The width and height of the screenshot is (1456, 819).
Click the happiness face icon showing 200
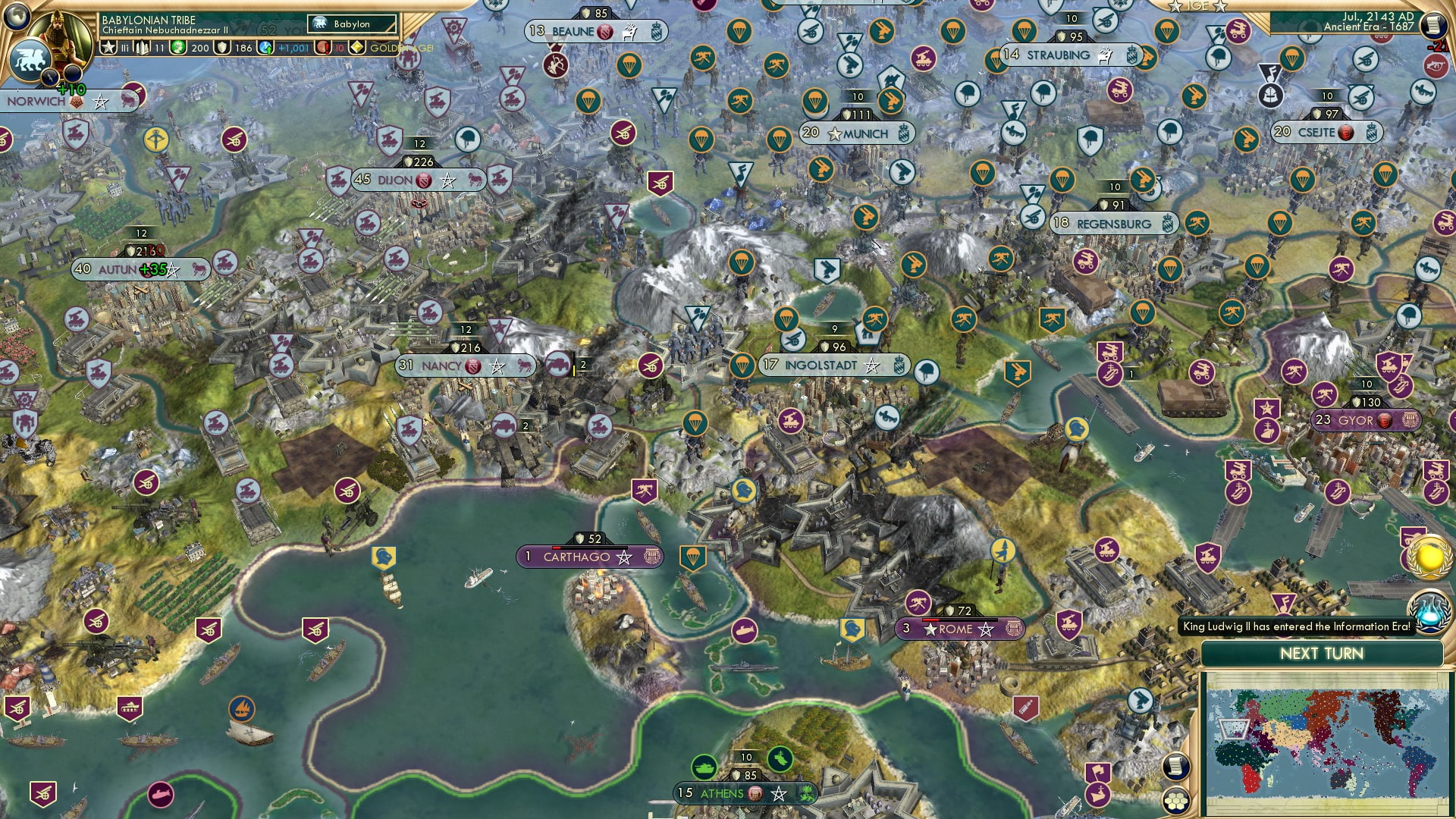pyautogui.click(x=177, y=47)
